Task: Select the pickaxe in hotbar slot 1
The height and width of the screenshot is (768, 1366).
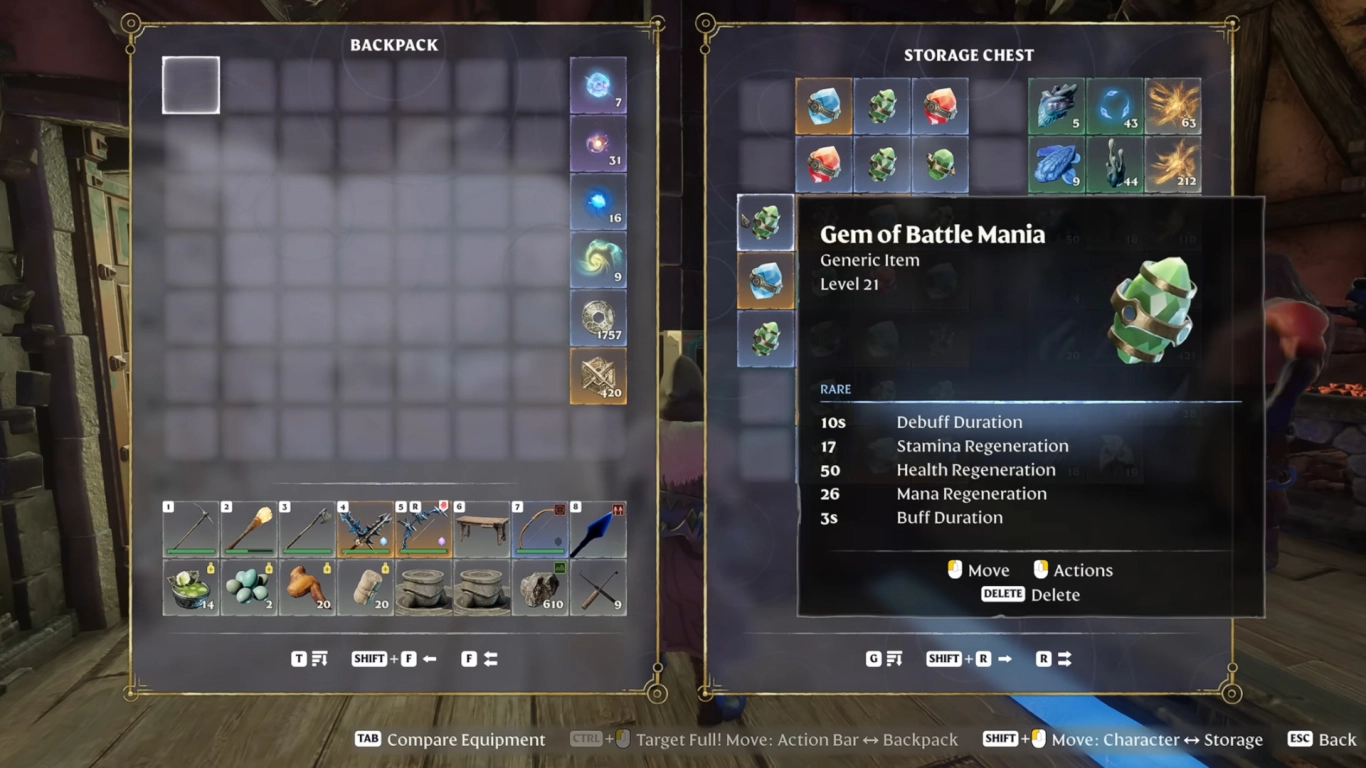Action: pyautogui.click(x=190, y=524)
